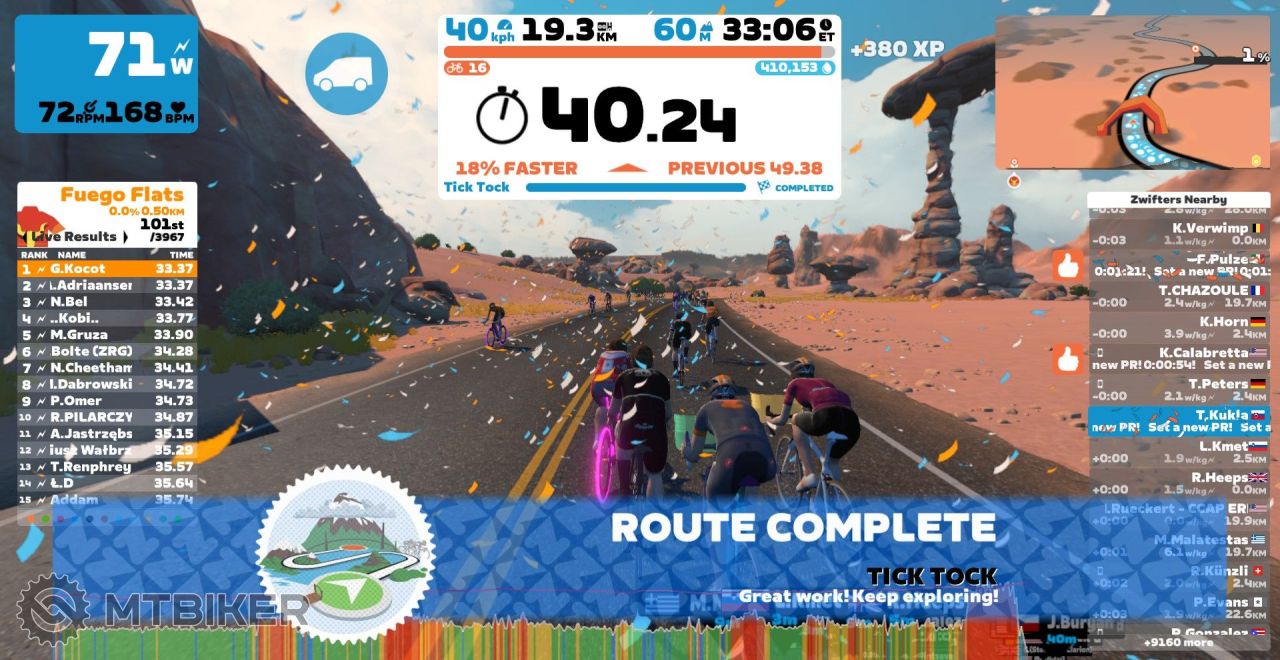Image resolution: width=1280 pixels, height=660 pixels.
Task: Expand the Live Results arrow
Action: 125,237
